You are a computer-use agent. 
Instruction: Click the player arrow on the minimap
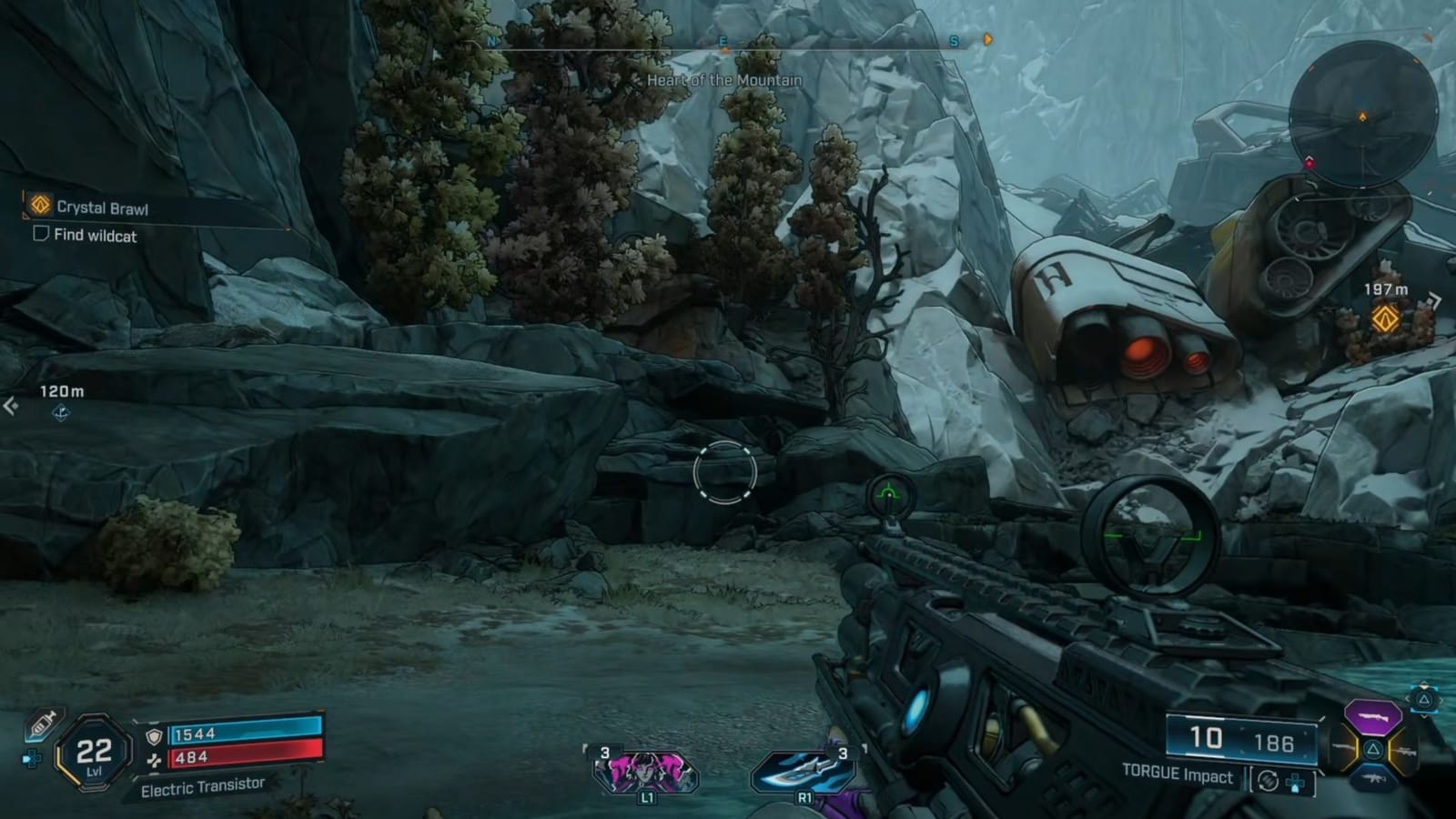1361,115
